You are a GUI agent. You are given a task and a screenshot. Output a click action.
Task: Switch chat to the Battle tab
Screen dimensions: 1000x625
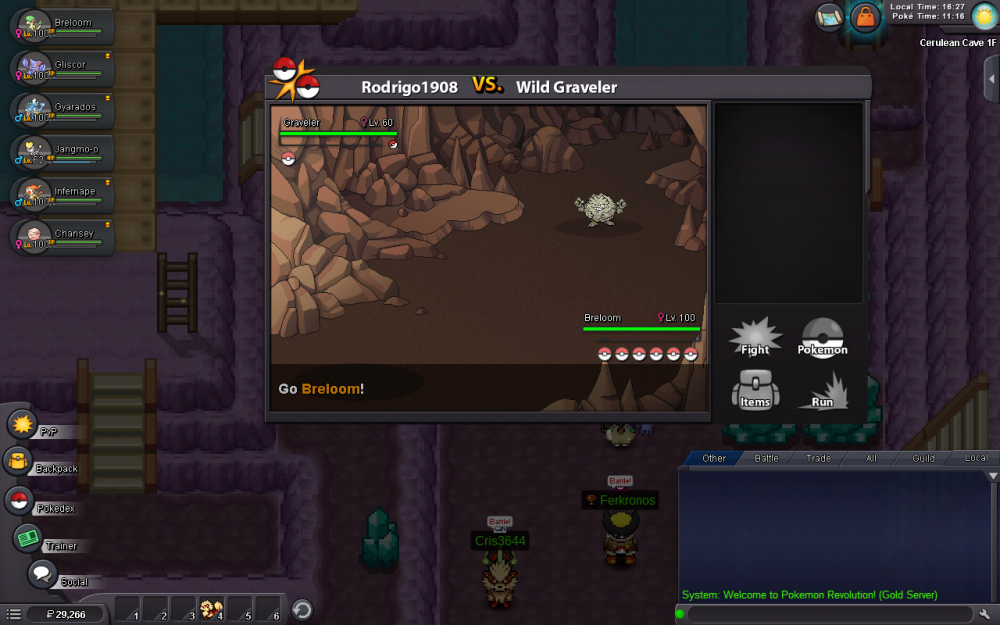click(766, 458)
